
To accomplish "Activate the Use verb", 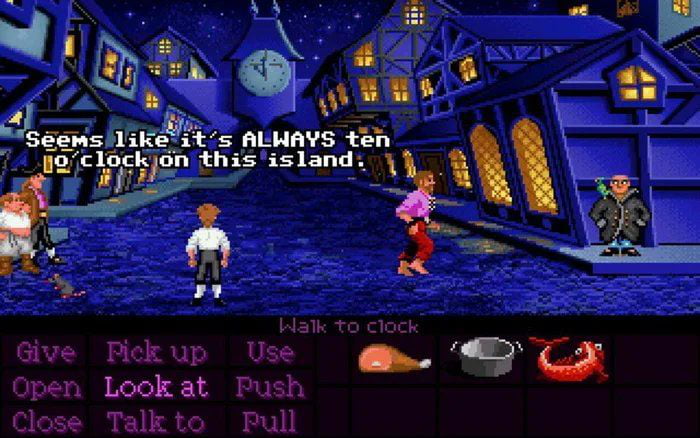I will pos(269,353).
